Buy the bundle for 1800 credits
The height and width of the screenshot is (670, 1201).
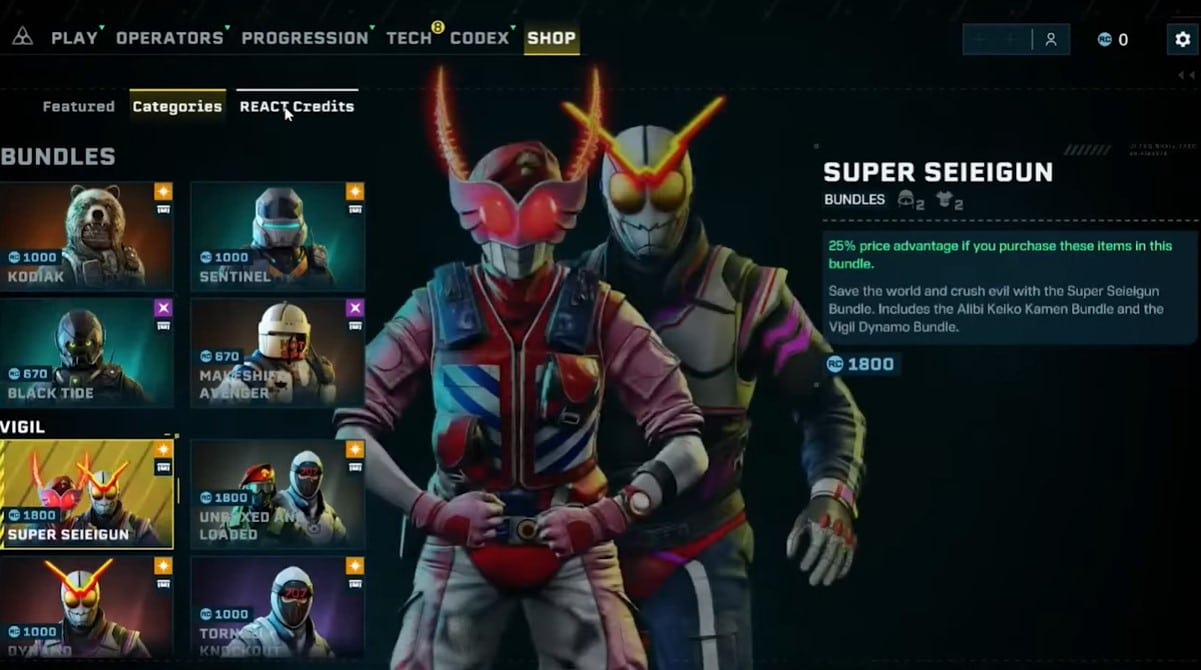click(861, 364)
